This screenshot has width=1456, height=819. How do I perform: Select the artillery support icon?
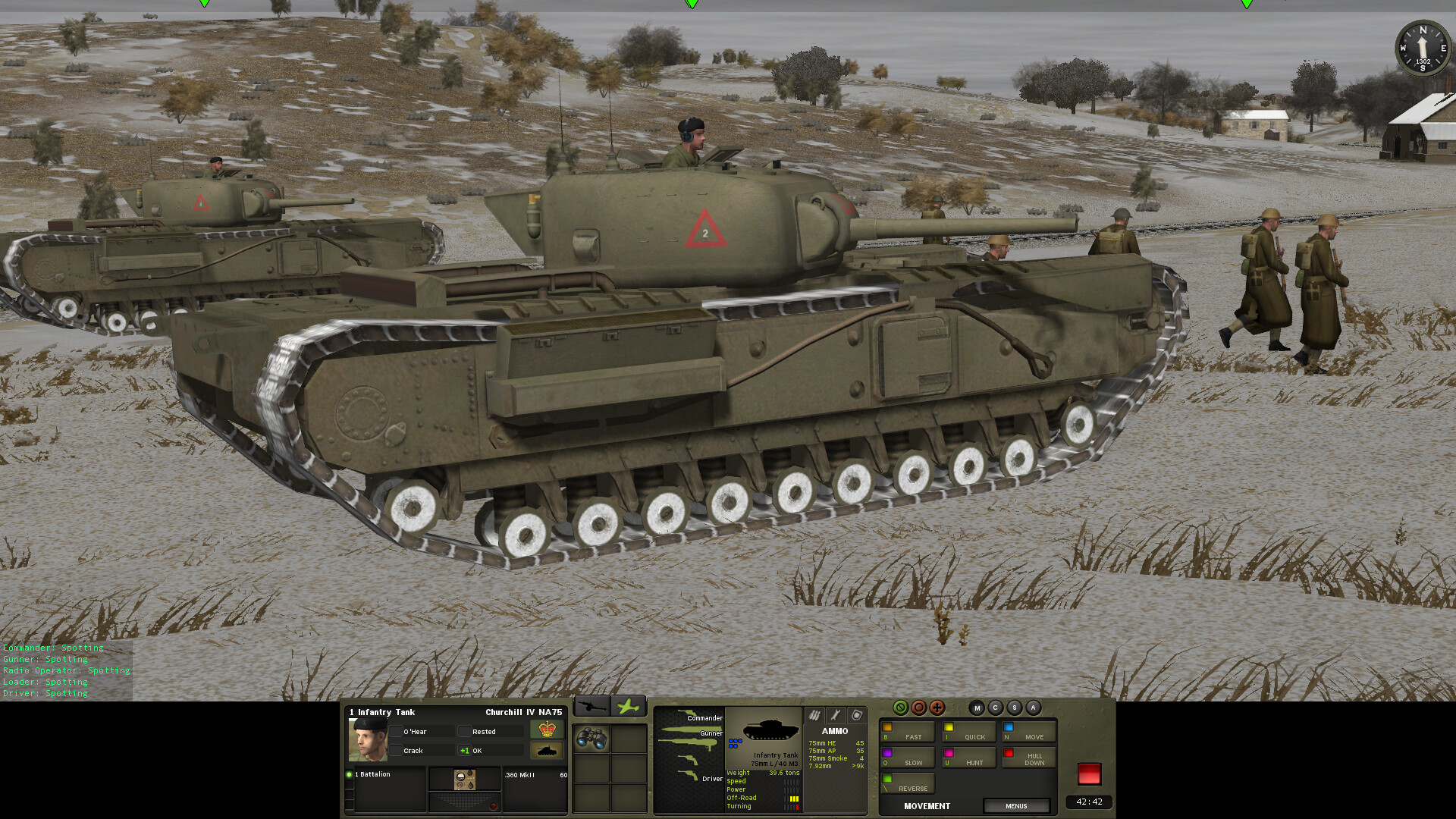click(591, 705)
